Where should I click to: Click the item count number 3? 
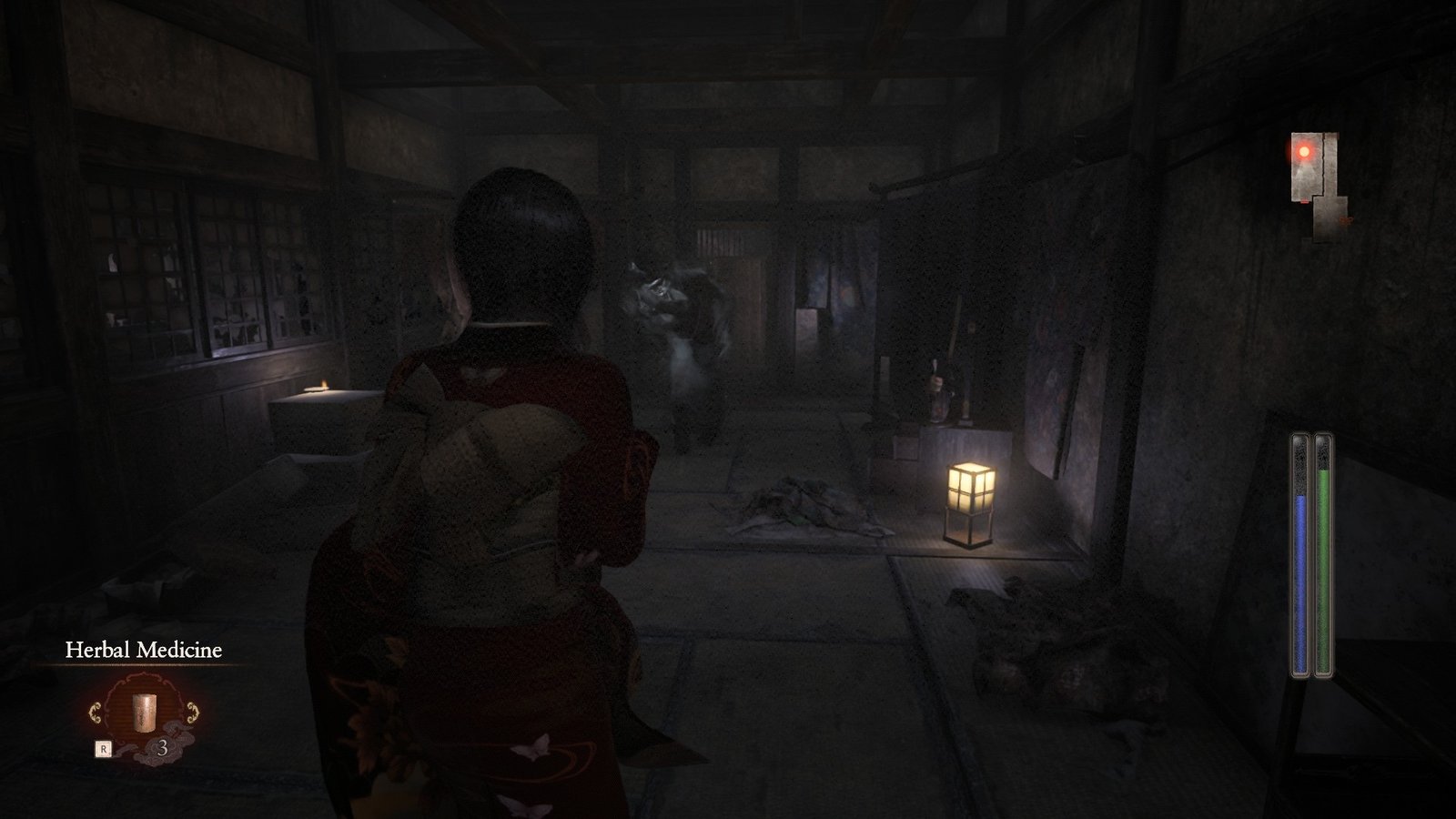pos(164,746)
